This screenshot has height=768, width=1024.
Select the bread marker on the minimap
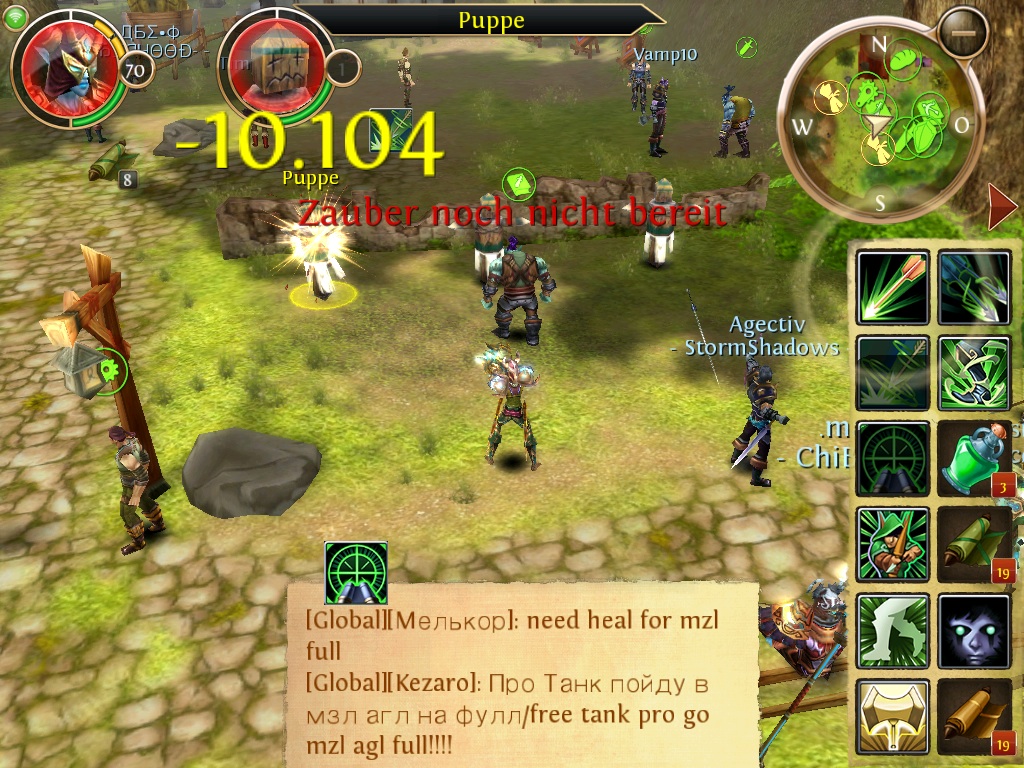(904, 59)
